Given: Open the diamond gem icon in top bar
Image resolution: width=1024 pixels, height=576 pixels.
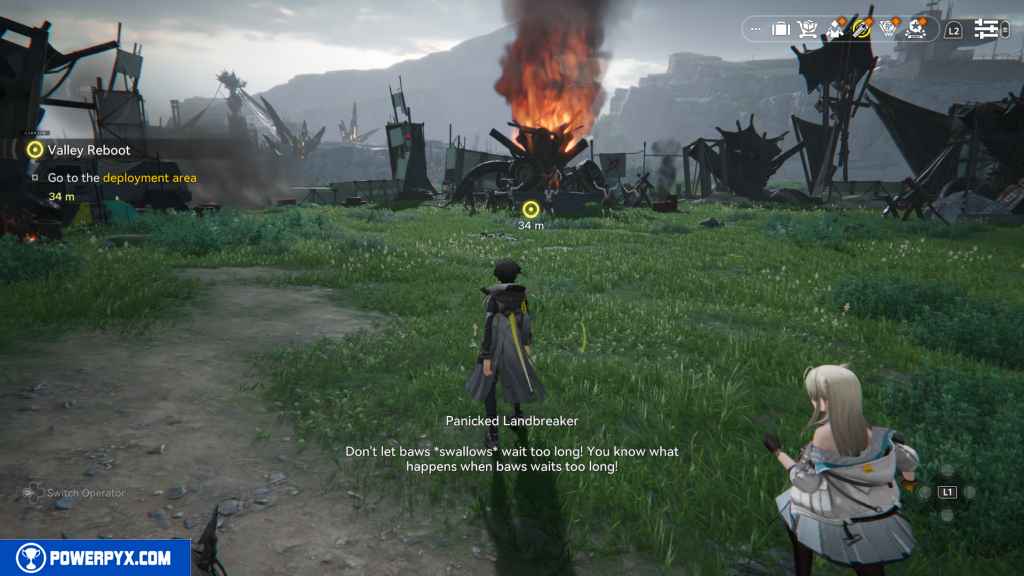Looking at the screenshot, I should click(x=888, y=29).
